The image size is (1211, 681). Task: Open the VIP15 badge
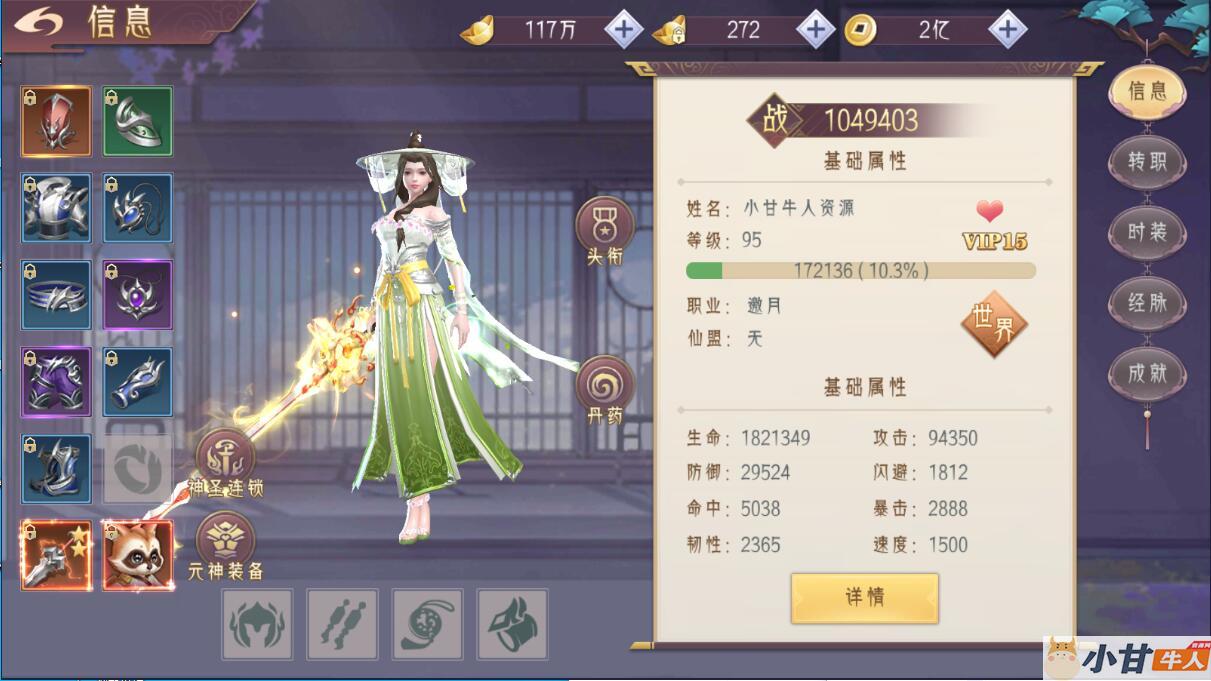click(x=994, y=240)
